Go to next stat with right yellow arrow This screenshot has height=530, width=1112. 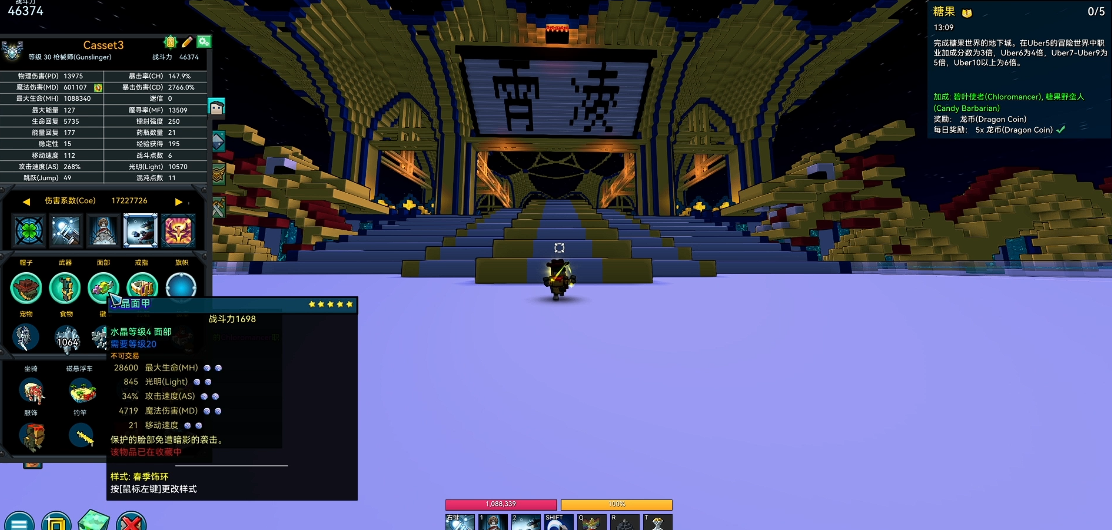coord(178,201)
